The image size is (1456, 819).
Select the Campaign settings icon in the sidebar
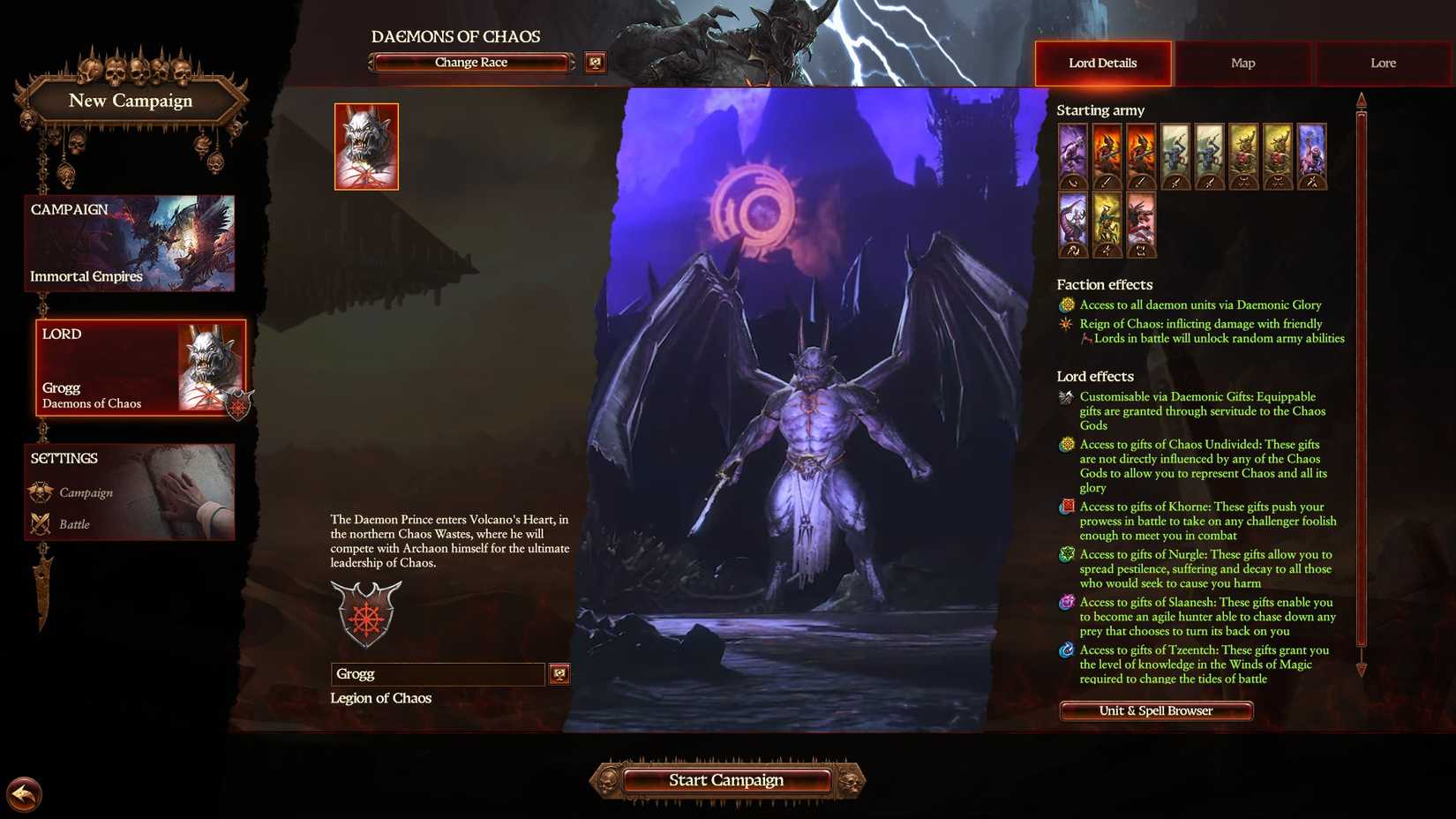pos(40,492)
